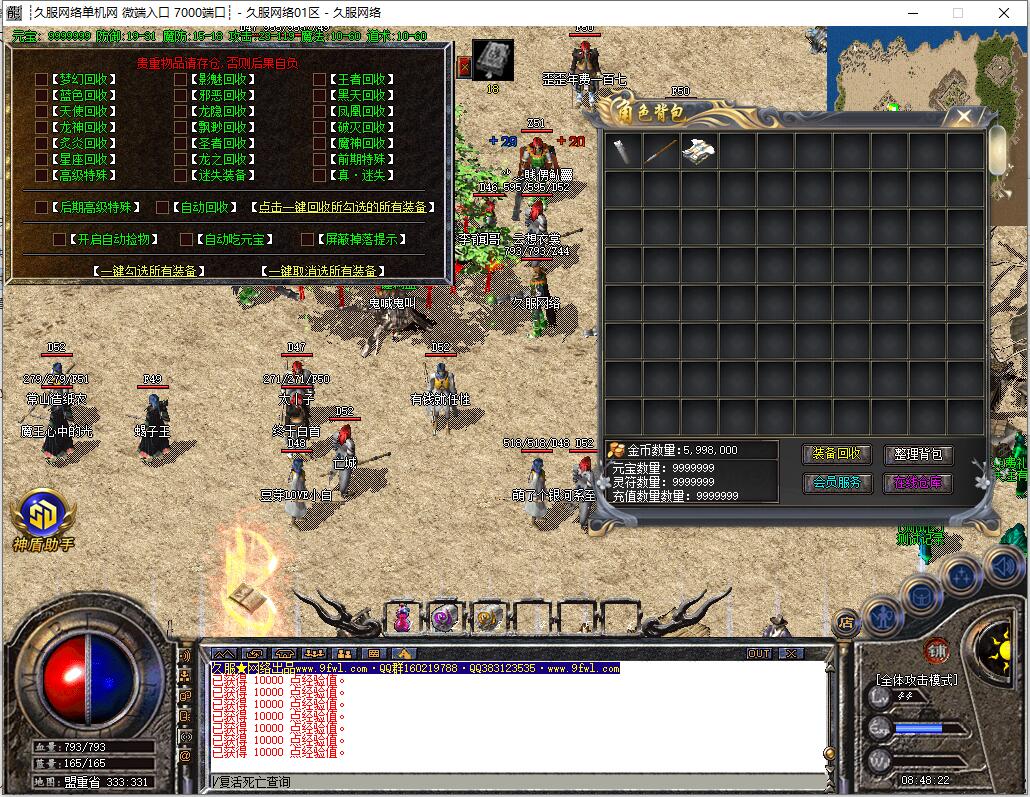Enable the 自动回收 option
1030x797 pixels.
(x=162, y=208)
